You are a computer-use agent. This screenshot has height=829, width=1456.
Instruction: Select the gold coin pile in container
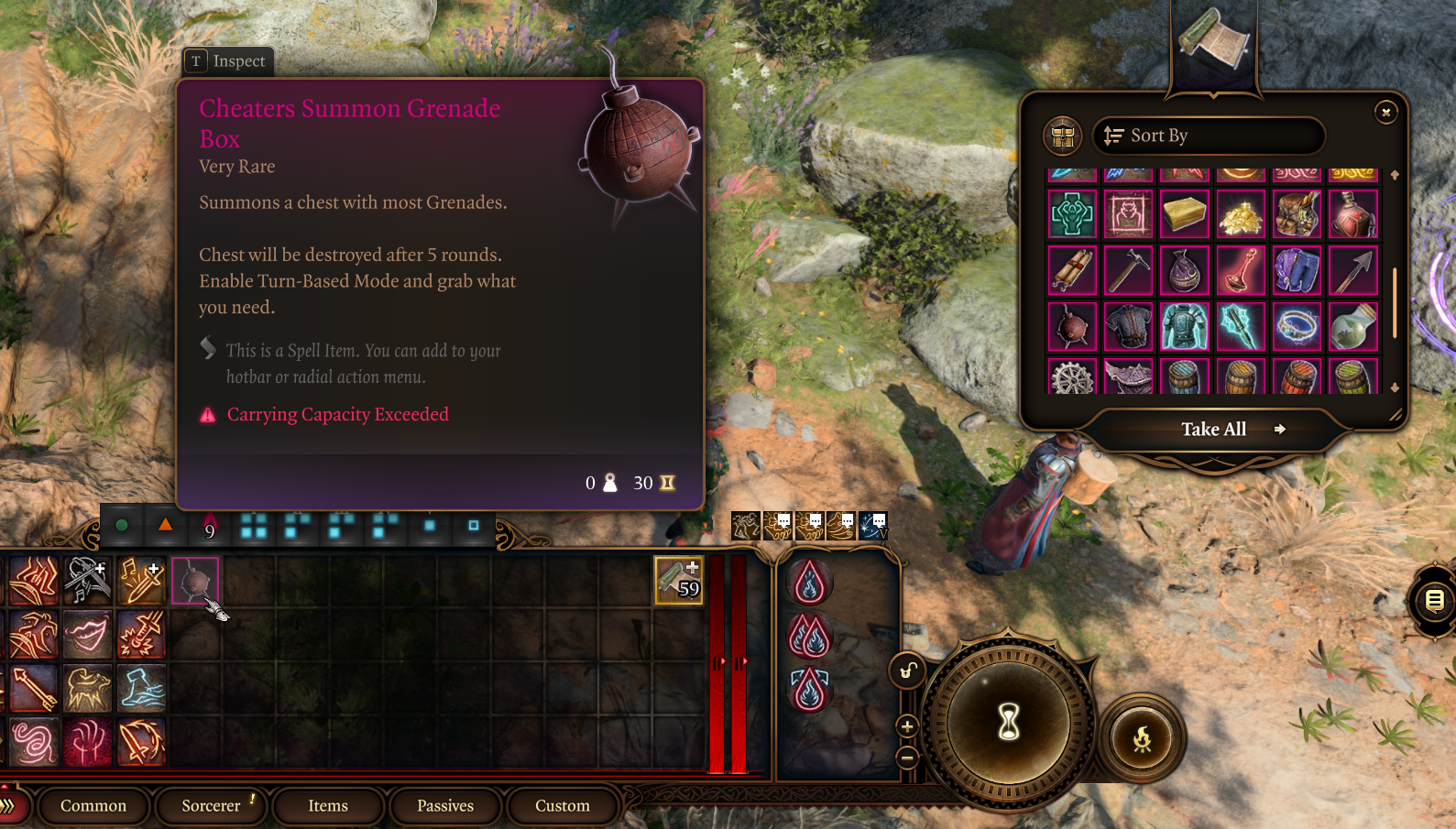[1241, 214]
